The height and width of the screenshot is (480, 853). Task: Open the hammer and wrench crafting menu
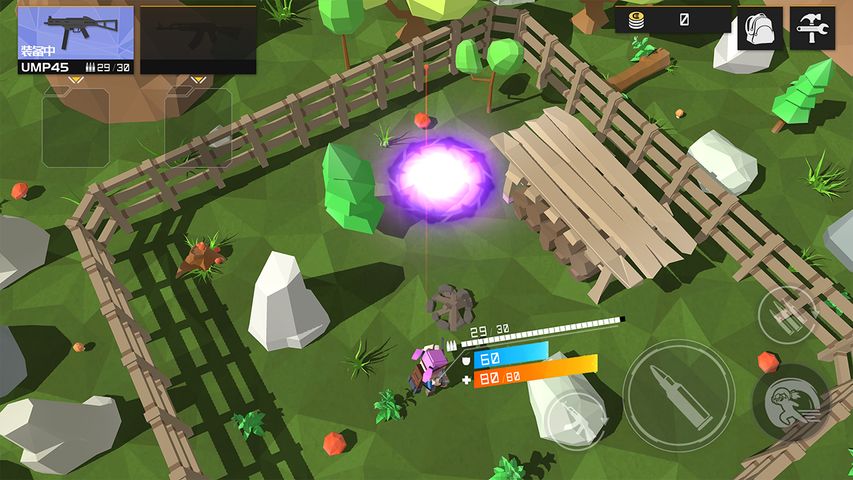(x=811, y=28)
